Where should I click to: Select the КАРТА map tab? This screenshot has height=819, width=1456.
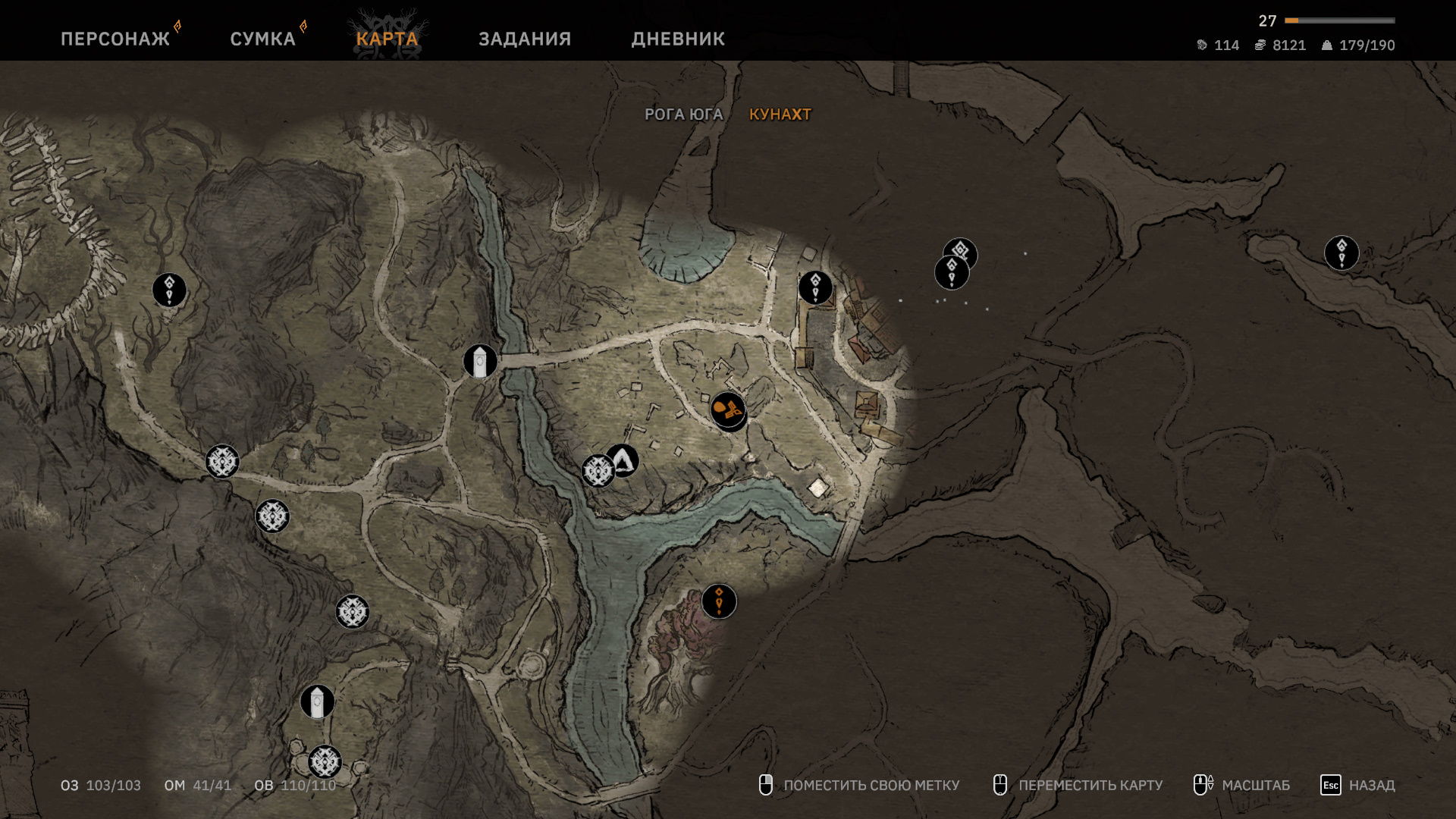(x=387, y=39)
